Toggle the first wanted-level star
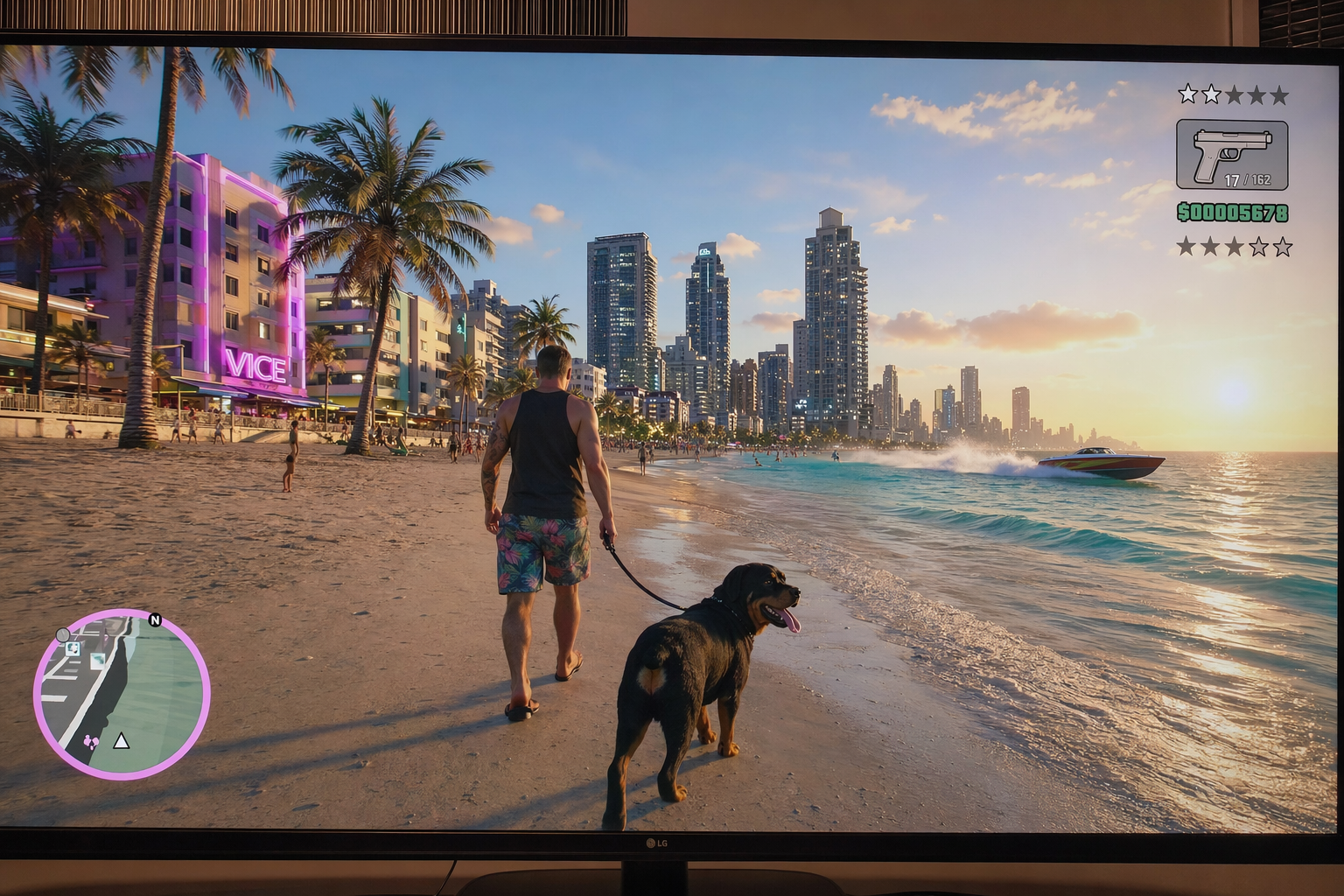1344x896 pixels. 1188,94
